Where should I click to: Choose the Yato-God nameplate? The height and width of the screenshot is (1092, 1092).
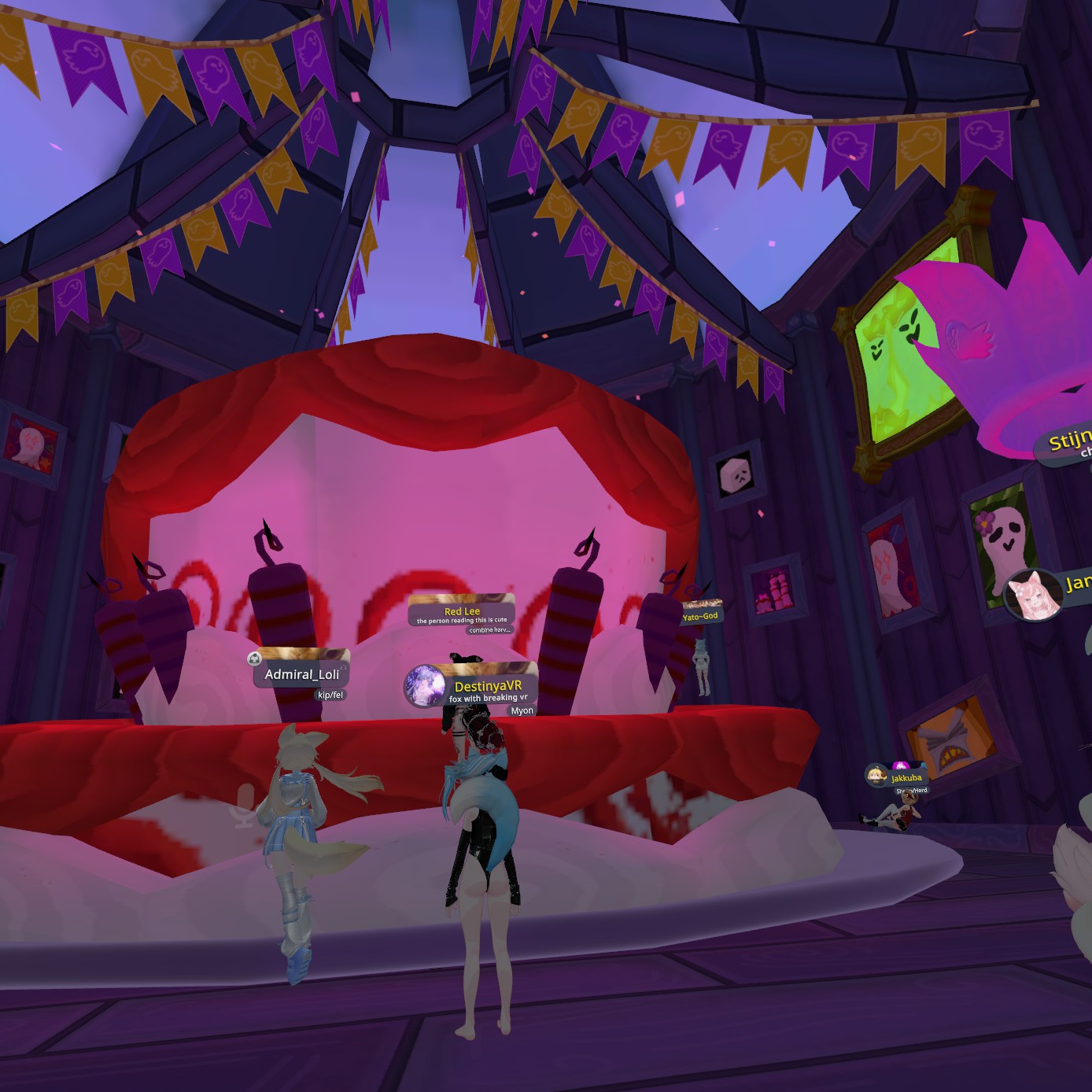pos(700,616)
